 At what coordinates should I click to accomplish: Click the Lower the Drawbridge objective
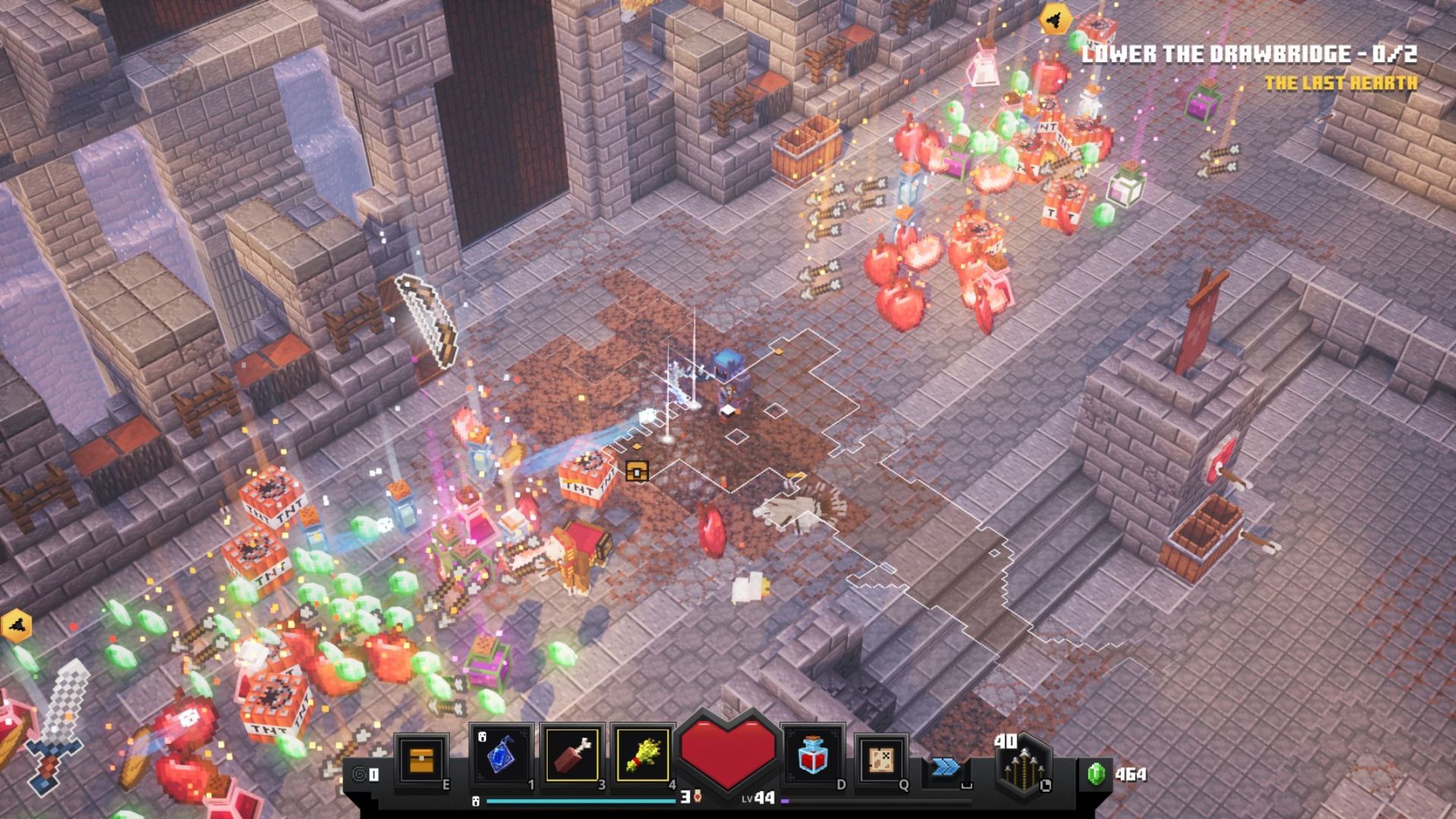point(1248,54)
